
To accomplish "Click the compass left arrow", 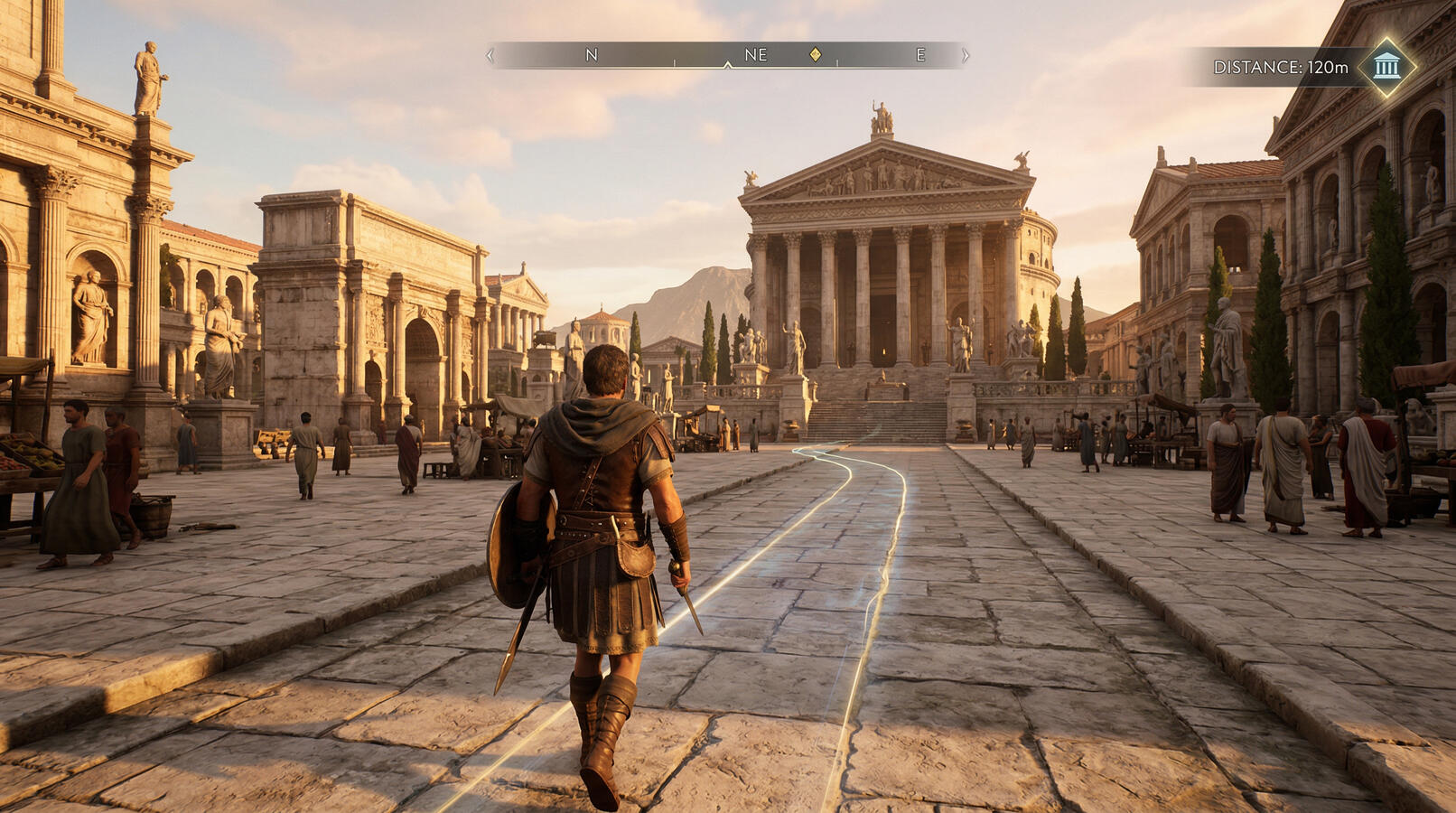I will (490, 55).
